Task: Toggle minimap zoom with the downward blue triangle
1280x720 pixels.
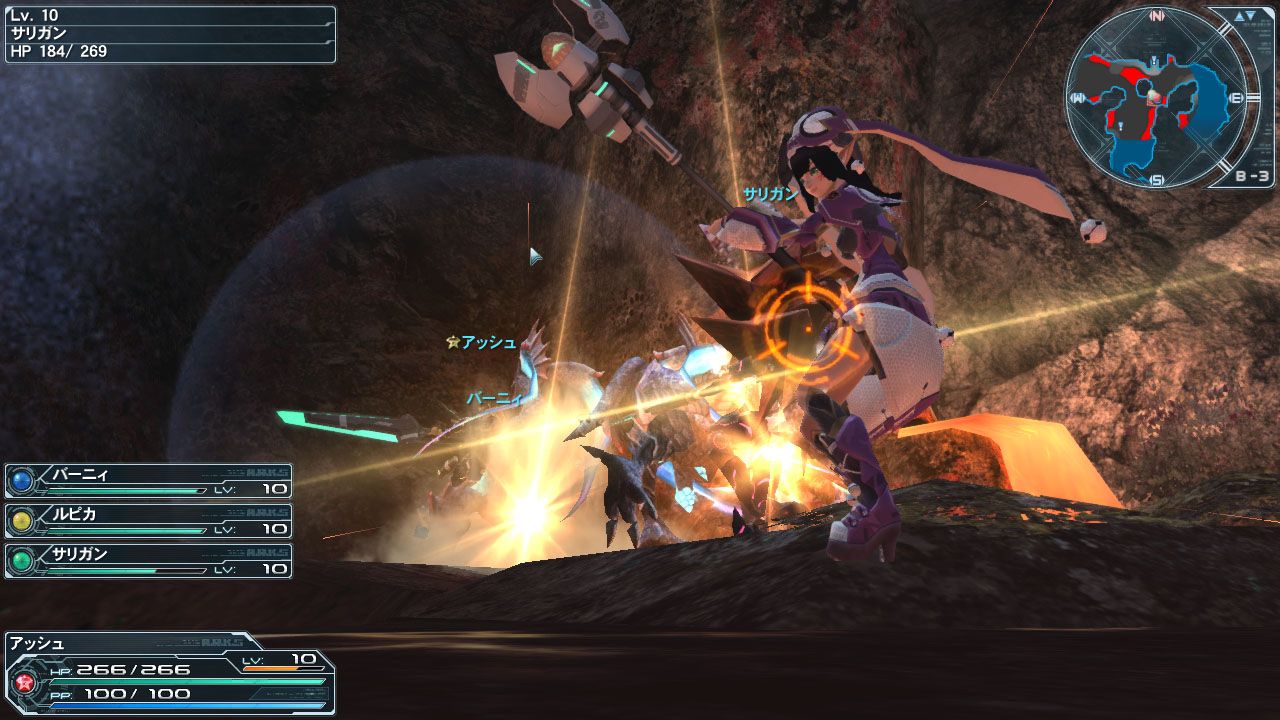Action: pos(1250,17)
